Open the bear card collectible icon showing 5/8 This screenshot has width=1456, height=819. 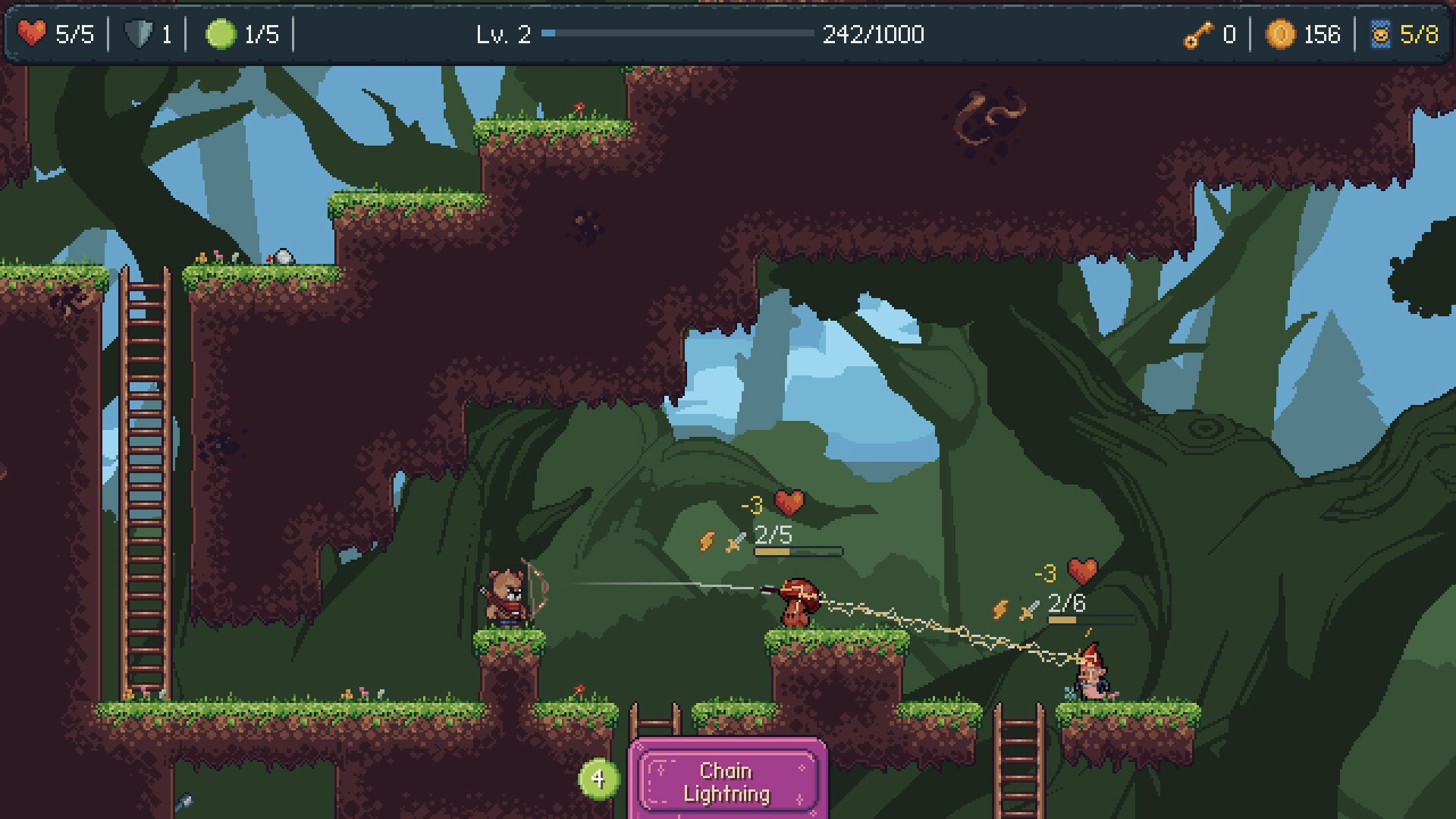[1385, 33]
